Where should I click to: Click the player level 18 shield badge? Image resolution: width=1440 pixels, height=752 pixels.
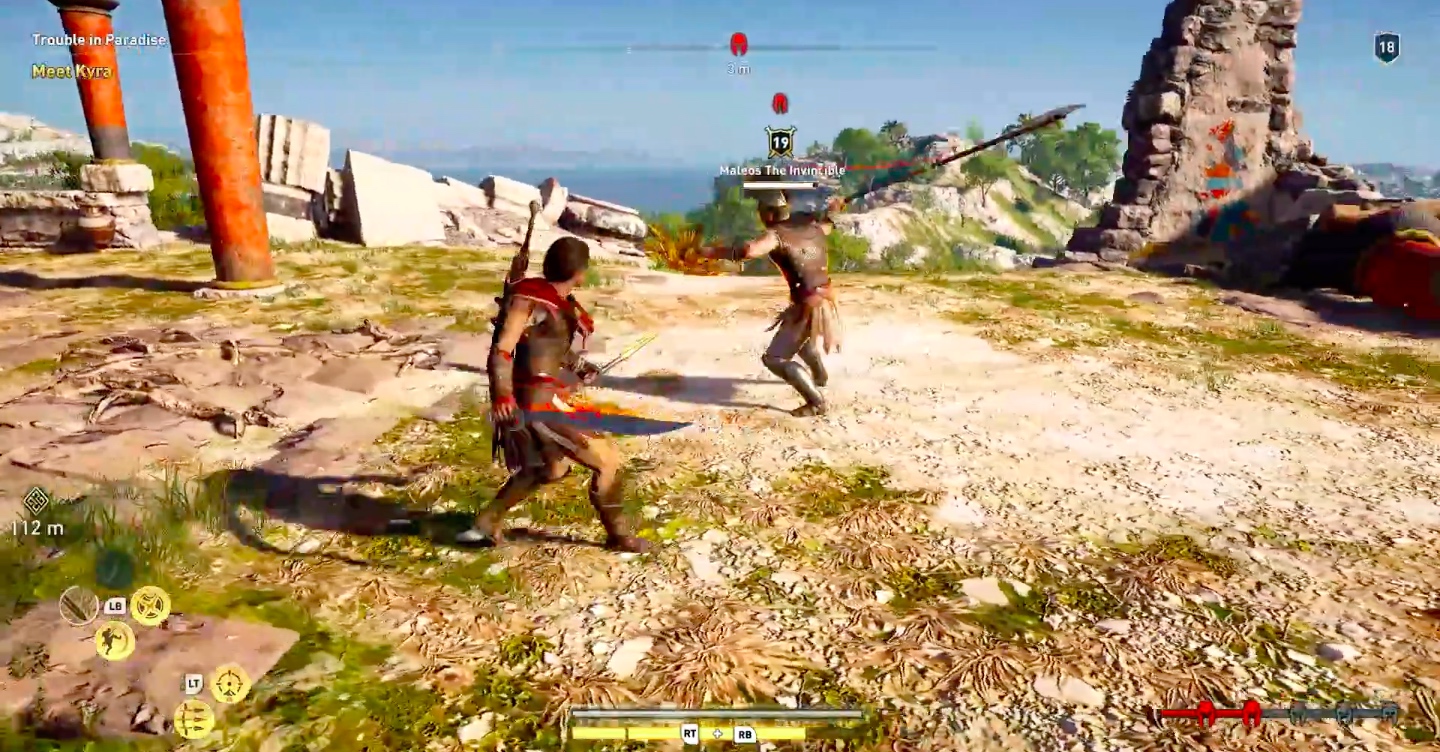pos(1386,48)
